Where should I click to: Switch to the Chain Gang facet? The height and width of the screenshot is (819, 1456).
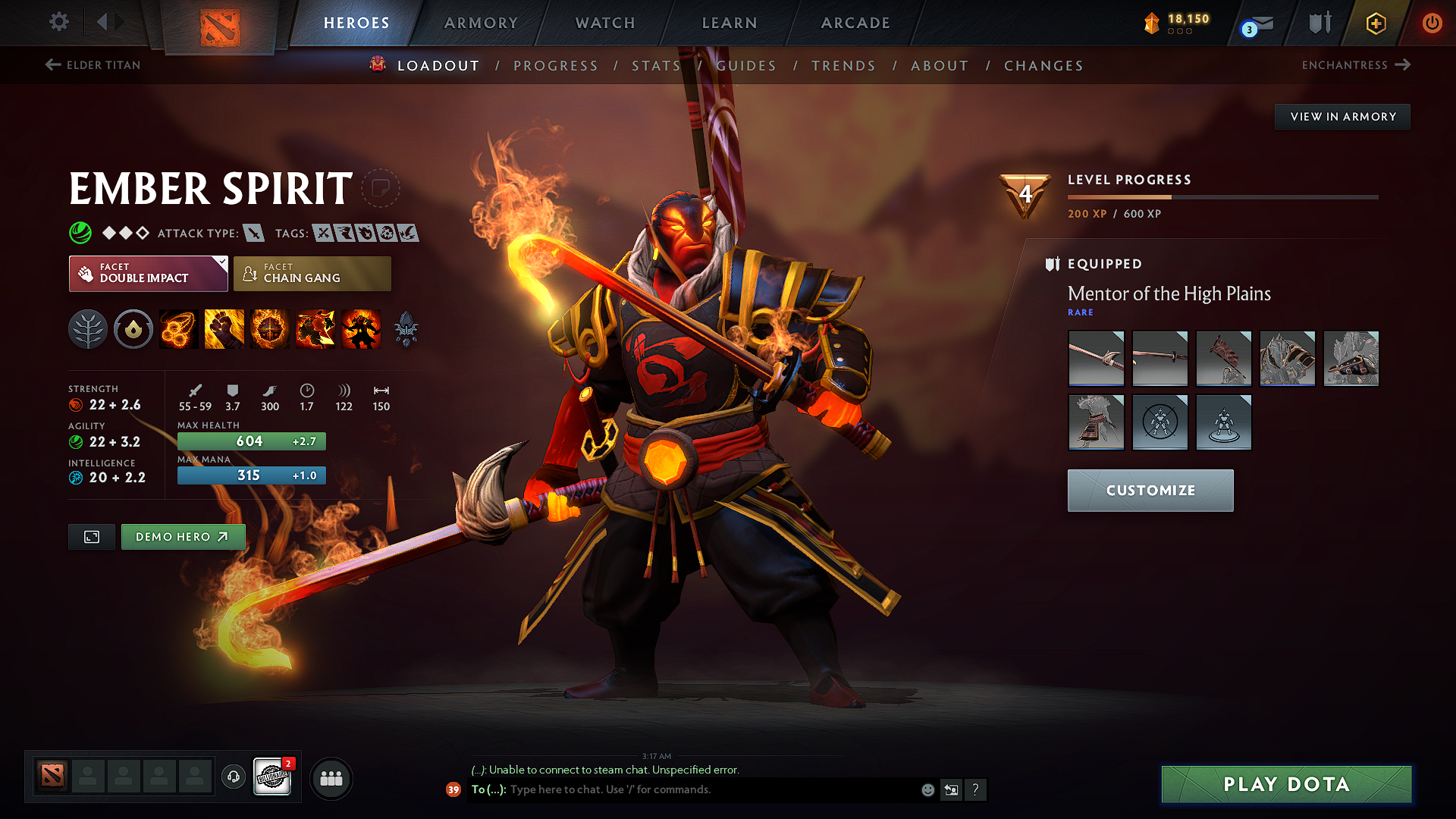(311, 273)
